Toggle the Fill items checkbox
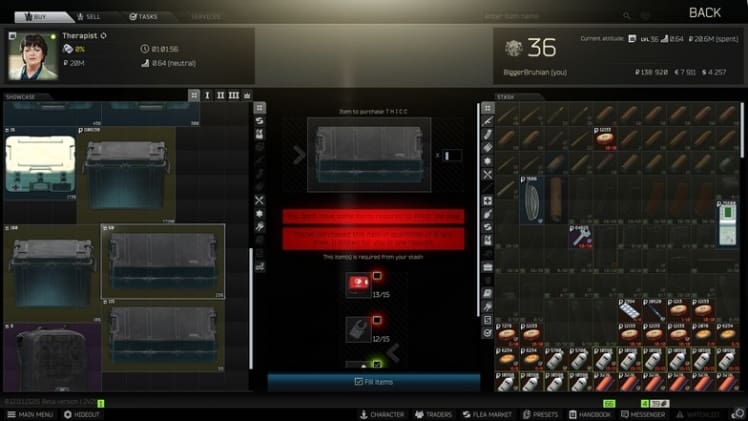 pyautogui.click(x=358, y=381)
